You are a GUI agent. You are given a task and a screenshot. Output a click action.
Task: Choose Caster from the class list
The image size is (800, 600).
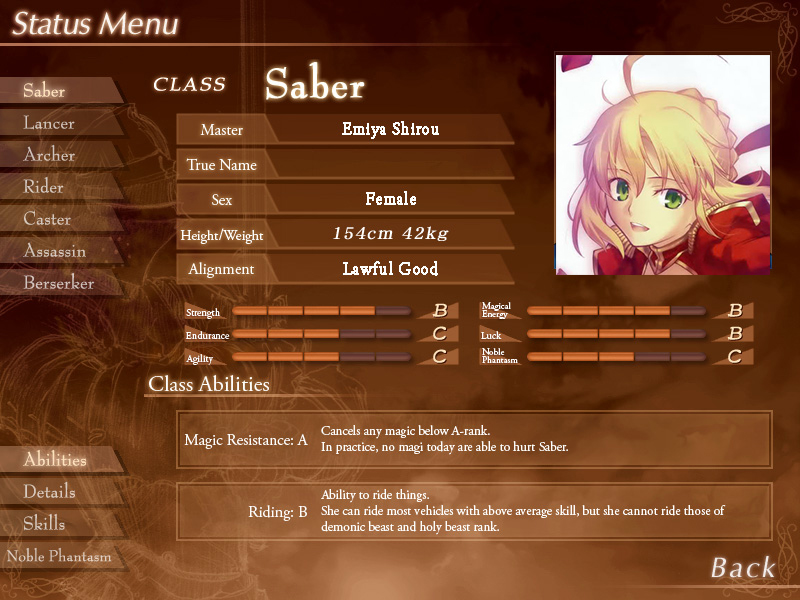48,219
